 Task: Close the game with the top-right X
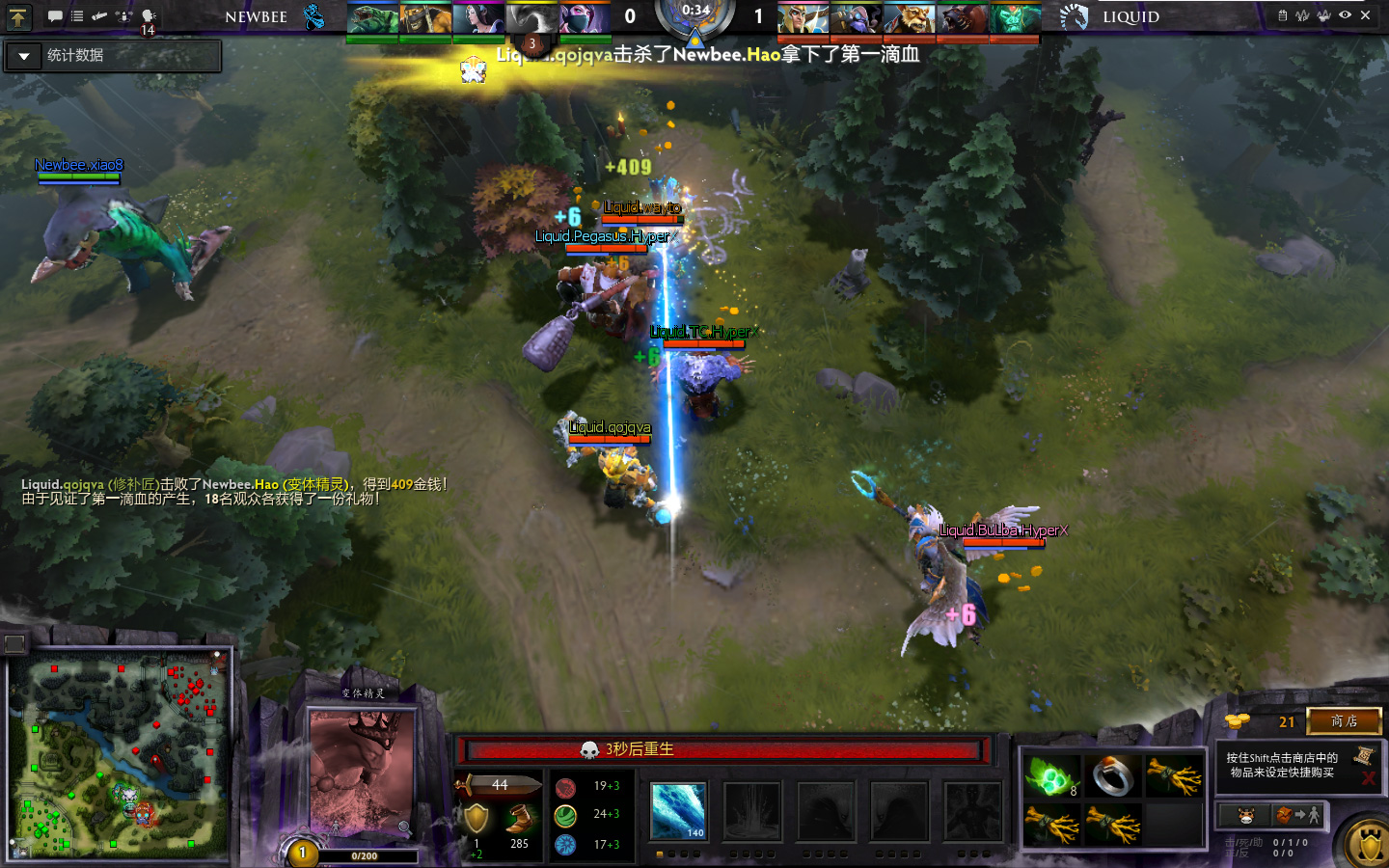click(1366, 15)
